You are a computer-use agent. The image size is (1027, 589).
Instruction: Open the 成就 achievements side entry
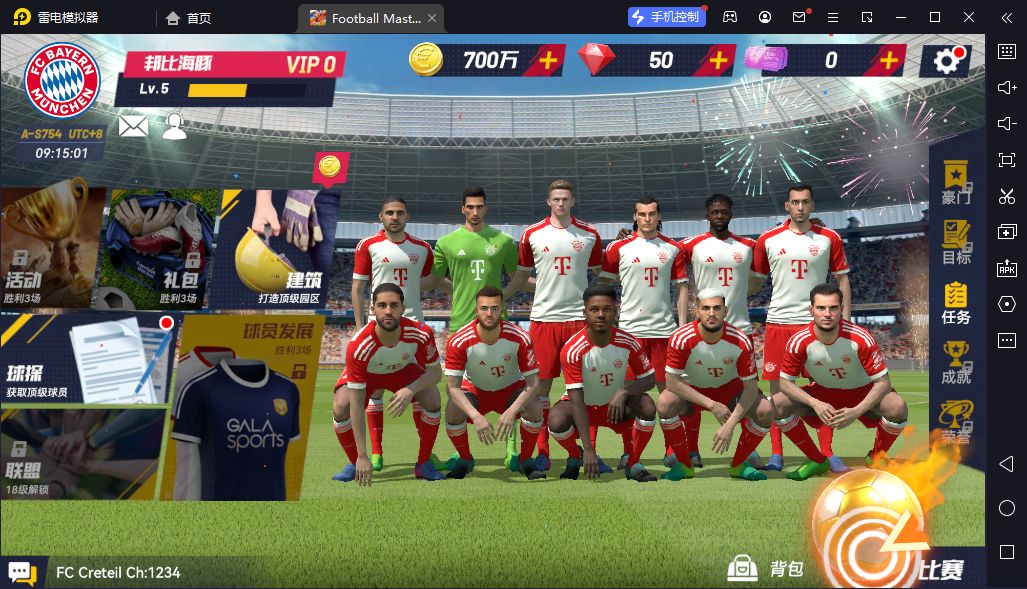(x=956, y=362)
